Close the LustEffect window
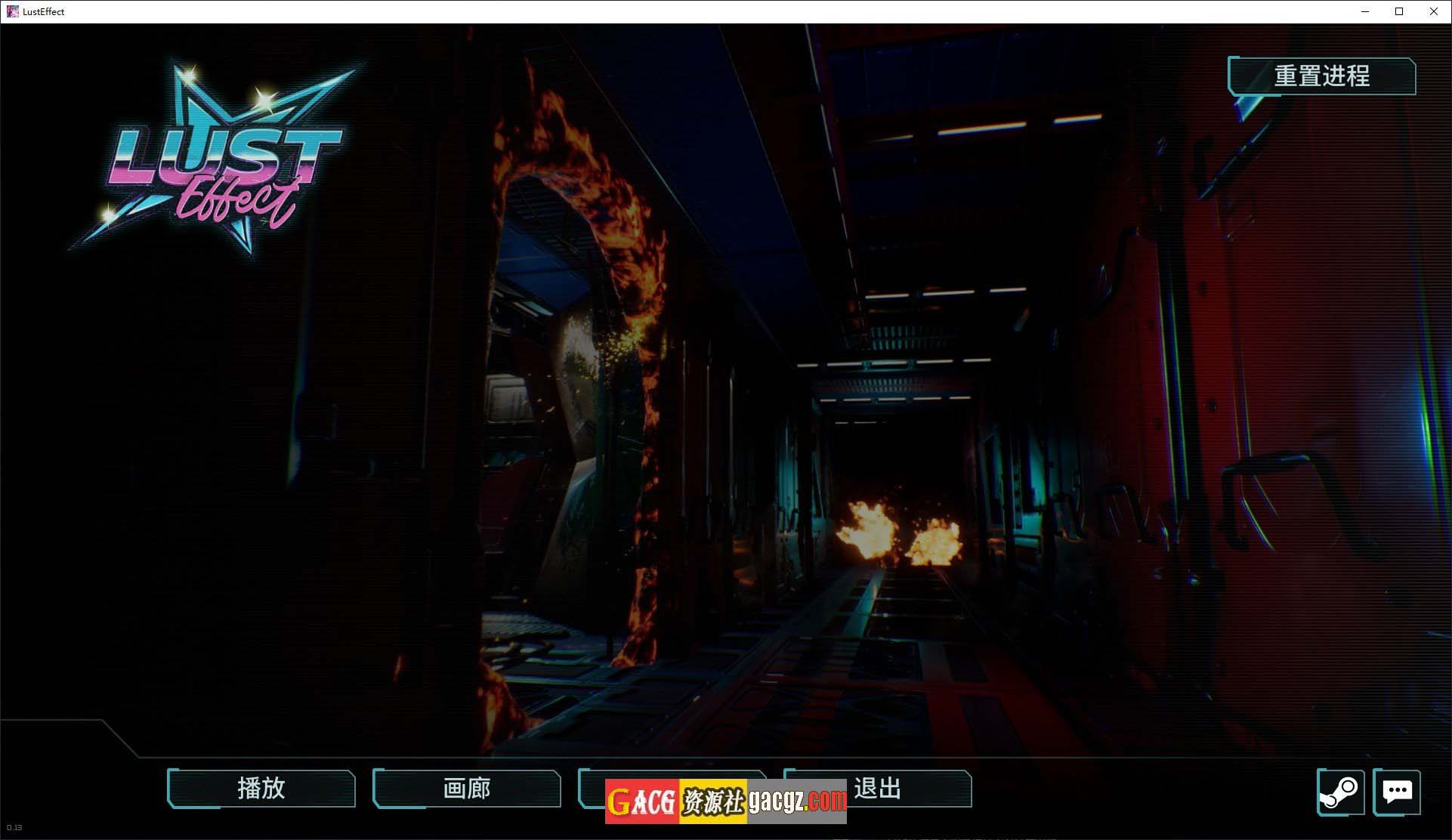The image size is (1452, 840). pyautogui.click(x=1433, y=11)
